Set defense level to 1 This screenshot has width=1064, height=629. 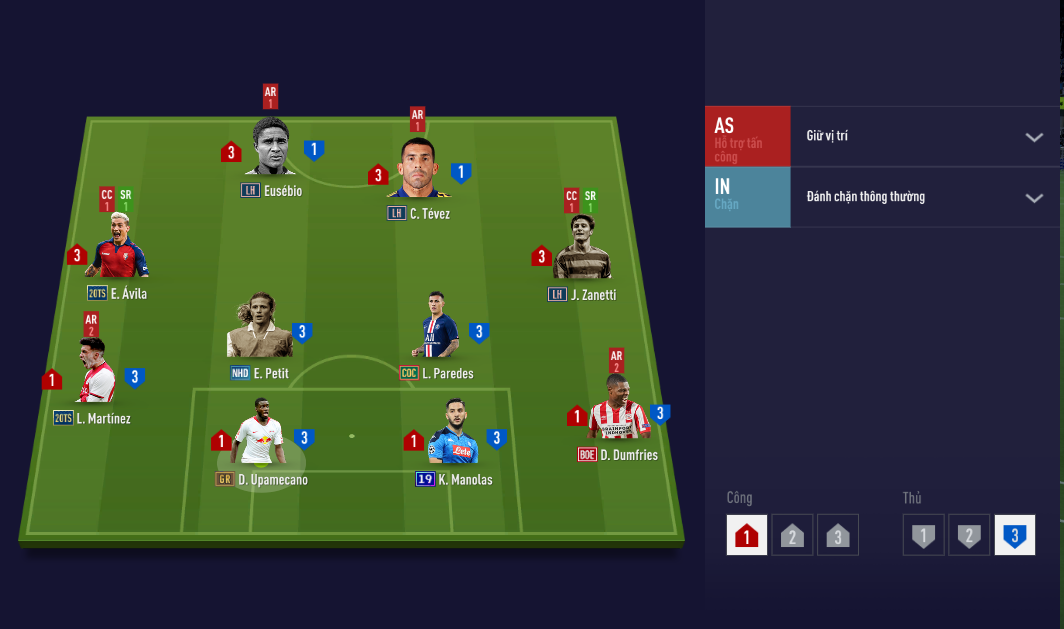(x=923, y=535)
